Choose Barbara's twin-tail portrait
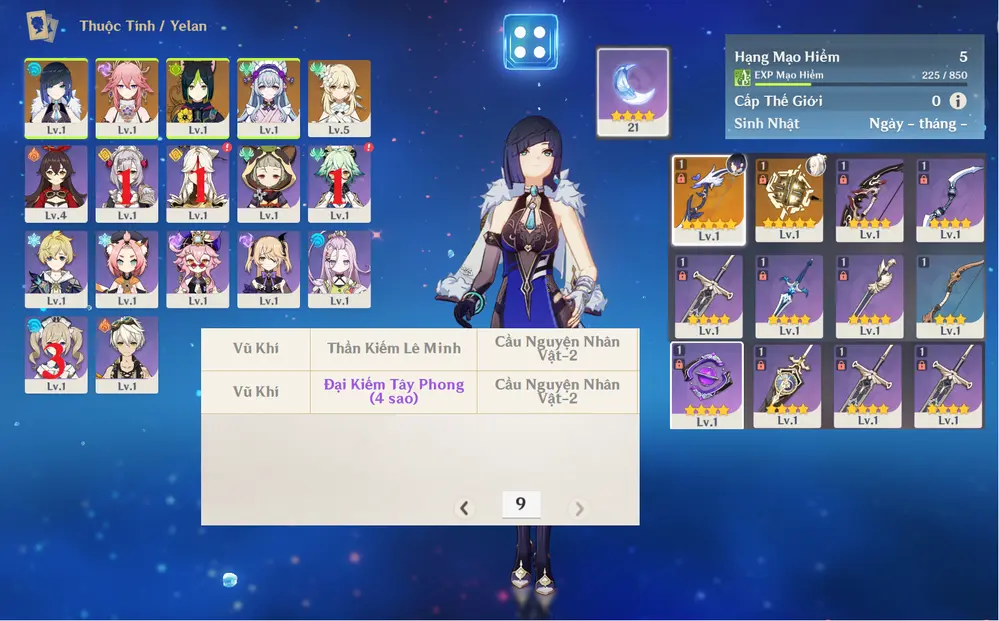The image size is (999, 621). coord(56,354)
